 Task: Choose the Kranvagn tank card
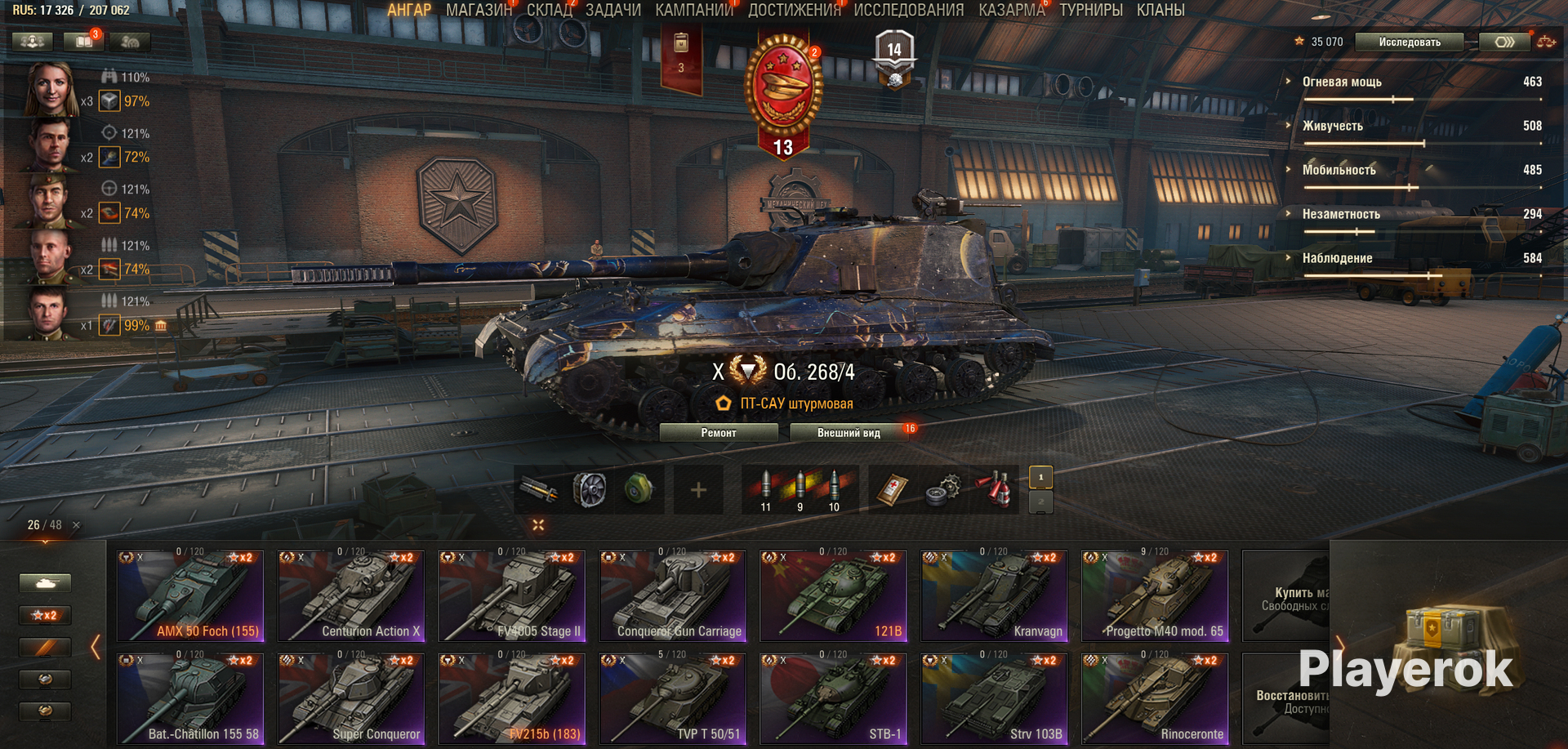(x=994, y=596)
